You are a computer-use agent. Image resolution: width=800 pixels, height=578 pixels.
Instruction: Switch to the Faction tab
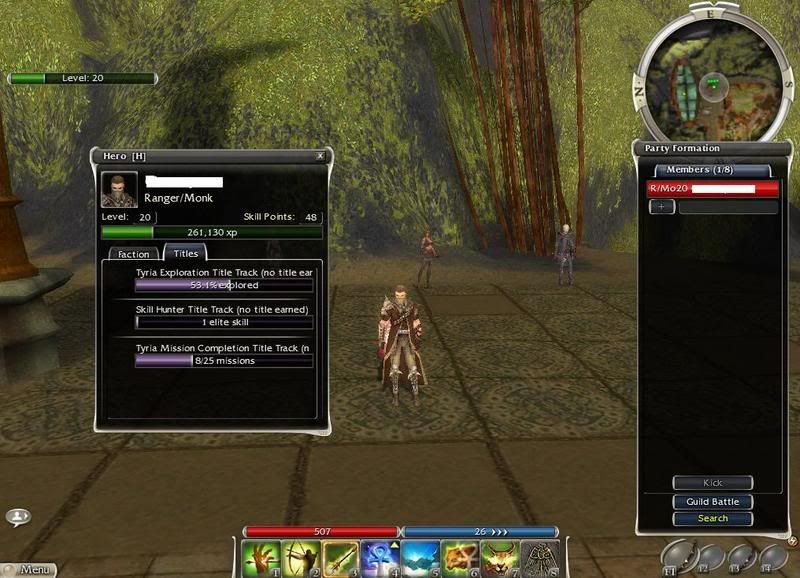(133, 255)
